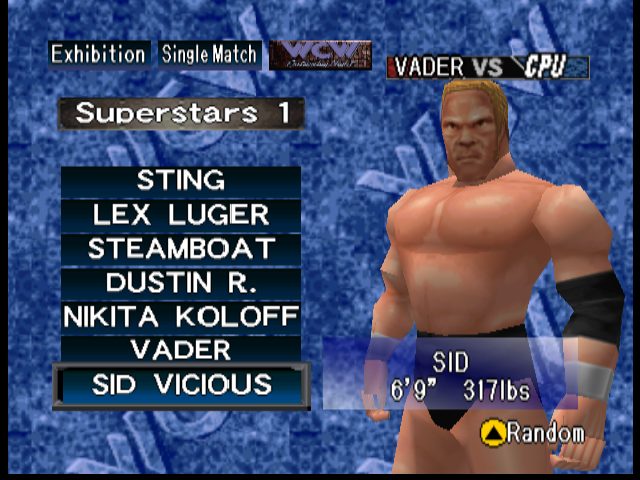The width and height of the screenshot is (640, 480).
Task: Select the Dustin R. entry
Action: (x=181, y=283)
